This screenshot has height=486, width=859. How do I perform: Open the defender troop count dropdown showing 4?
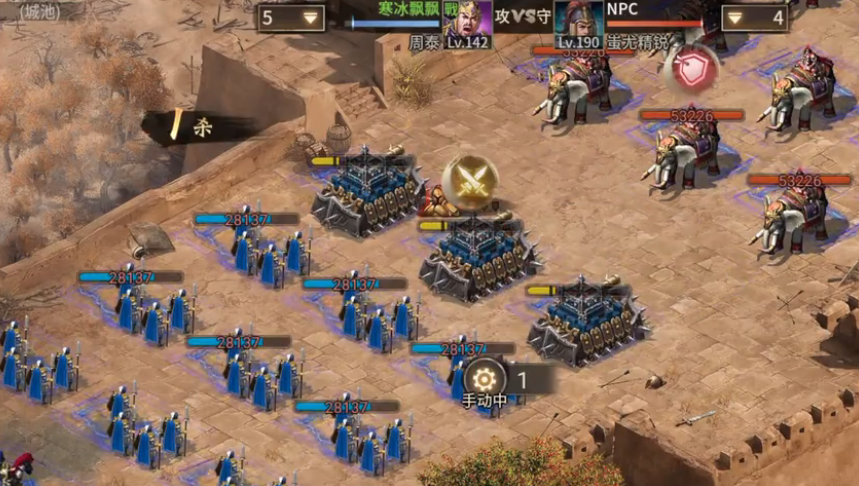coord(754,17)
